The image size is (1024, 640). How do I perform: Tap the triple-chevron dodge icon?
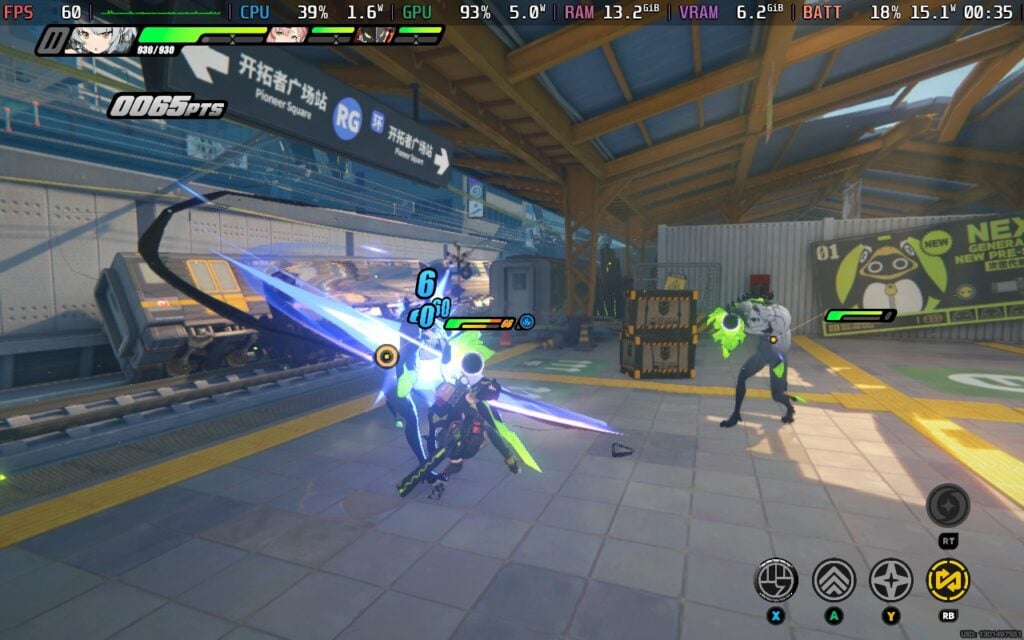pos(833,578)
